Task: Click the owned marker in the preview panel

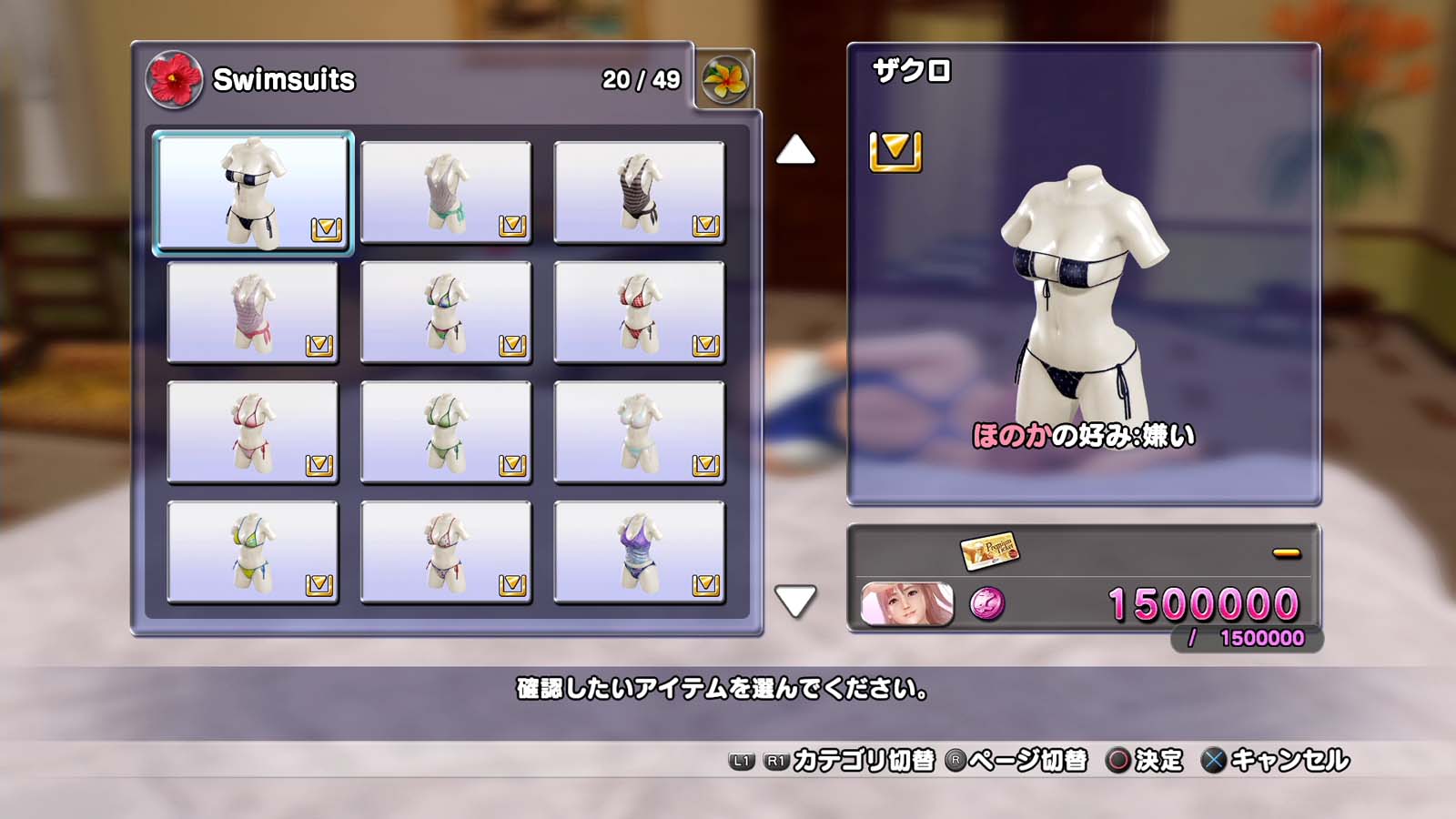Action: (895, 151)
